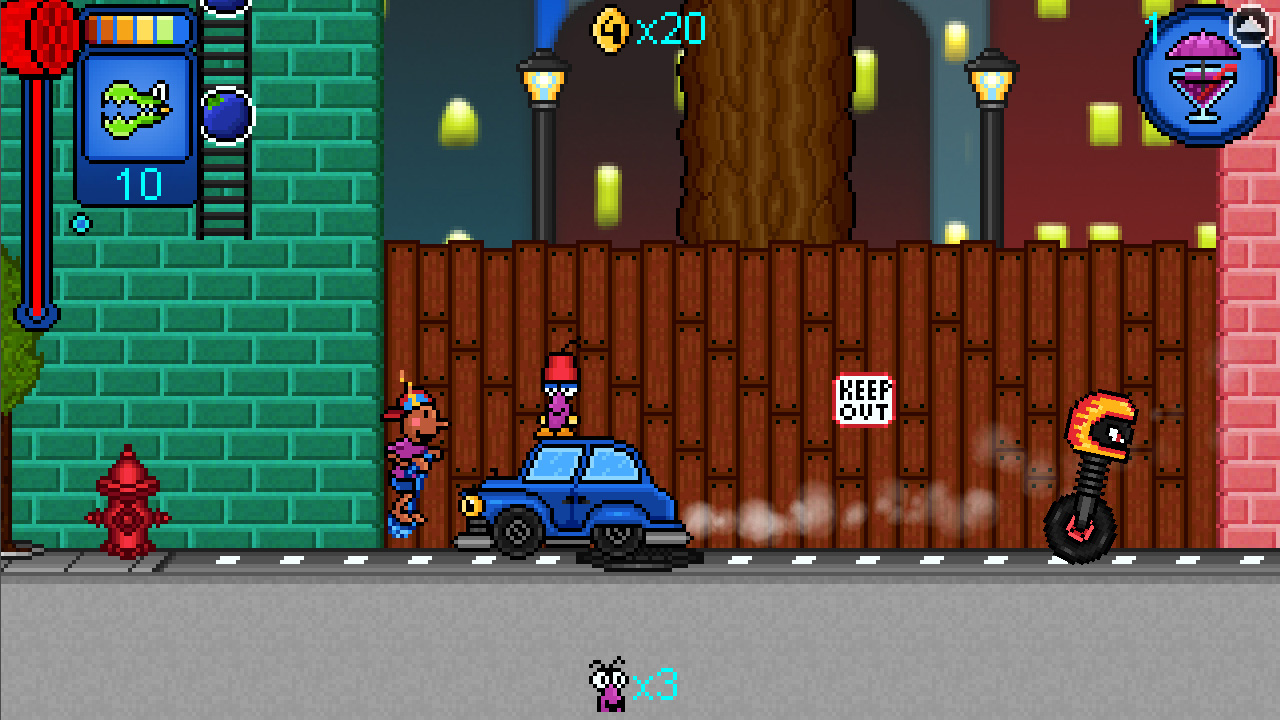Click the gold coin counter icon
Image resolution: width=1280 pixels, height=720 pixels.
609,28
